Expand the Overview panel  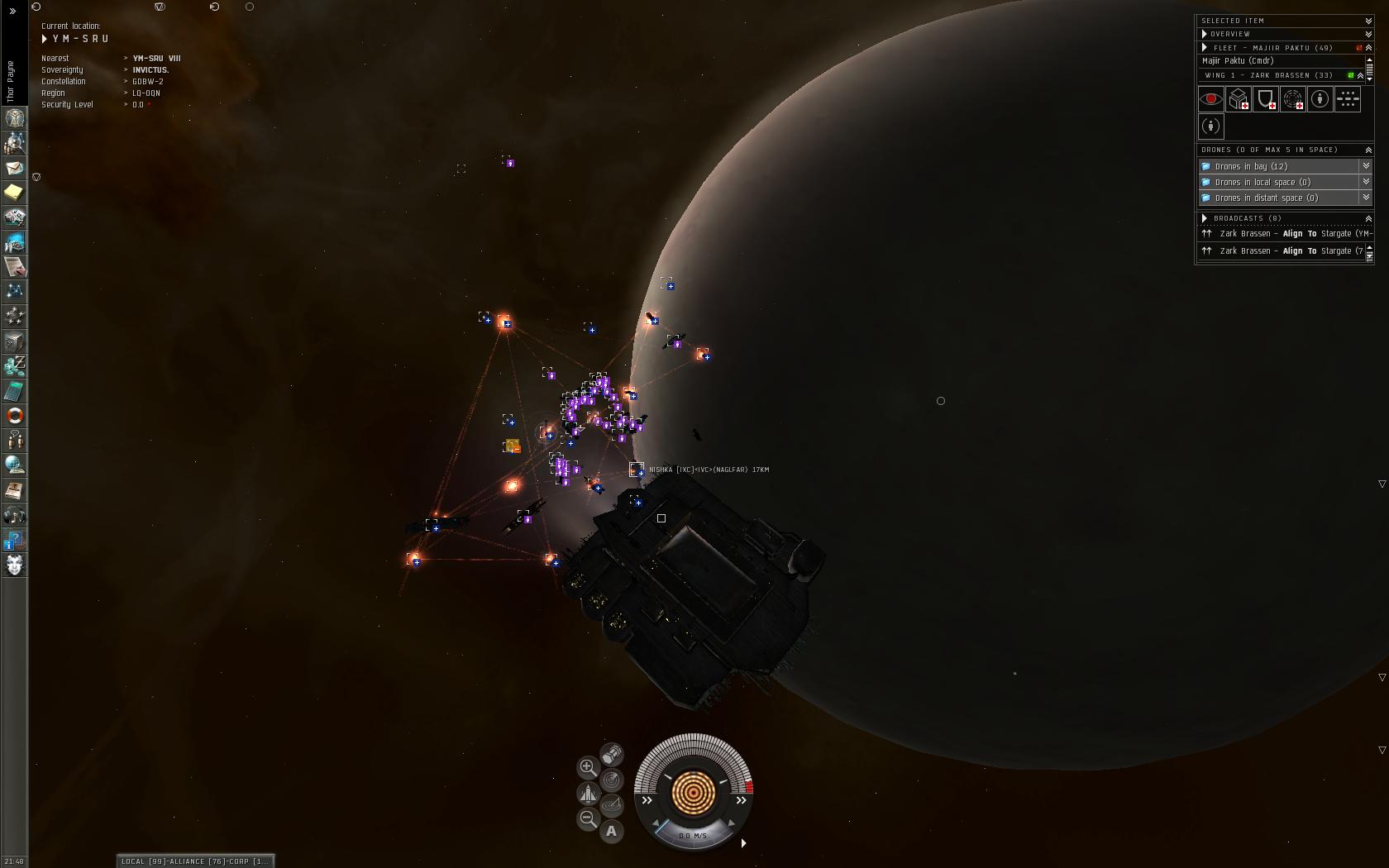(x=1368, y=34)
